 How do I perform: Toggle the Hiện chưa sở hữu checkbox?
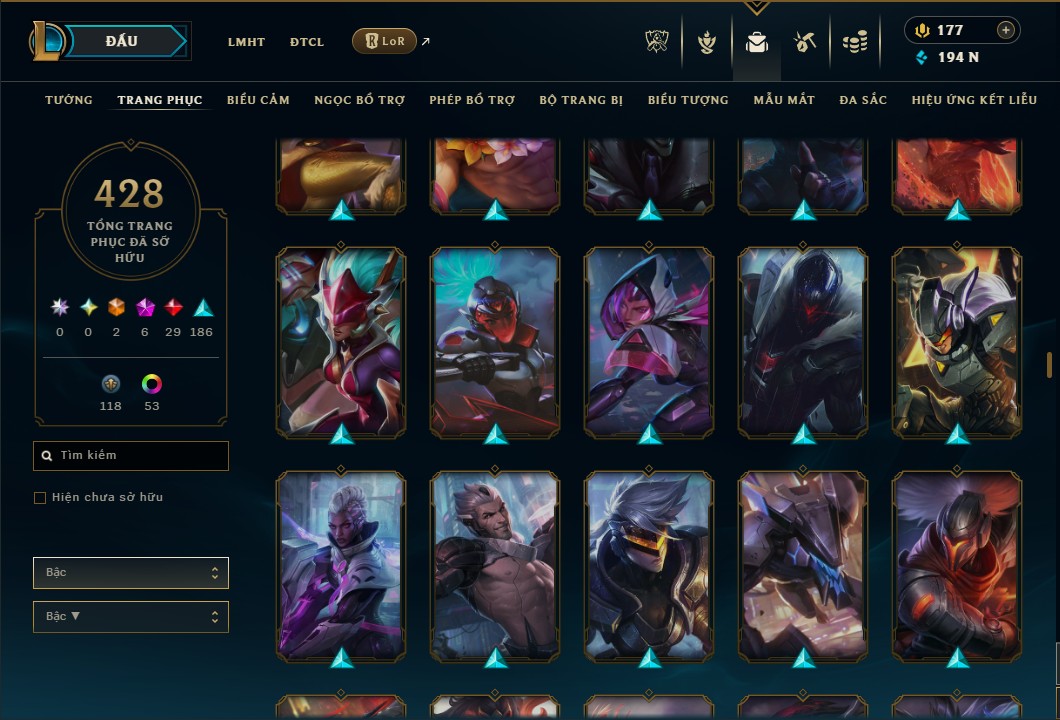(40, 498)
